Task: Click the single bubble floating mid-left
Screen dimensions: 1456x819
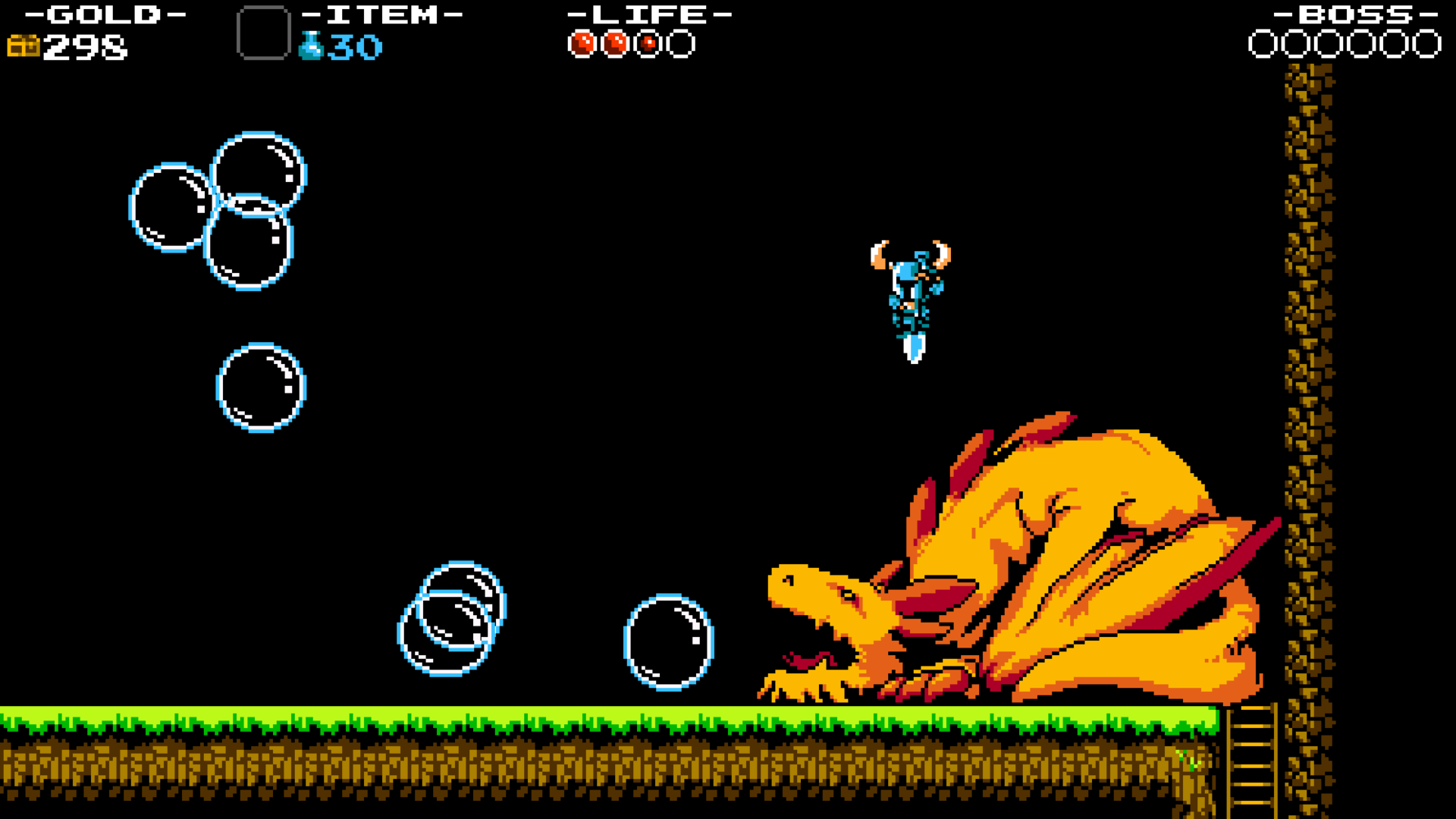Action: (262, 387)
